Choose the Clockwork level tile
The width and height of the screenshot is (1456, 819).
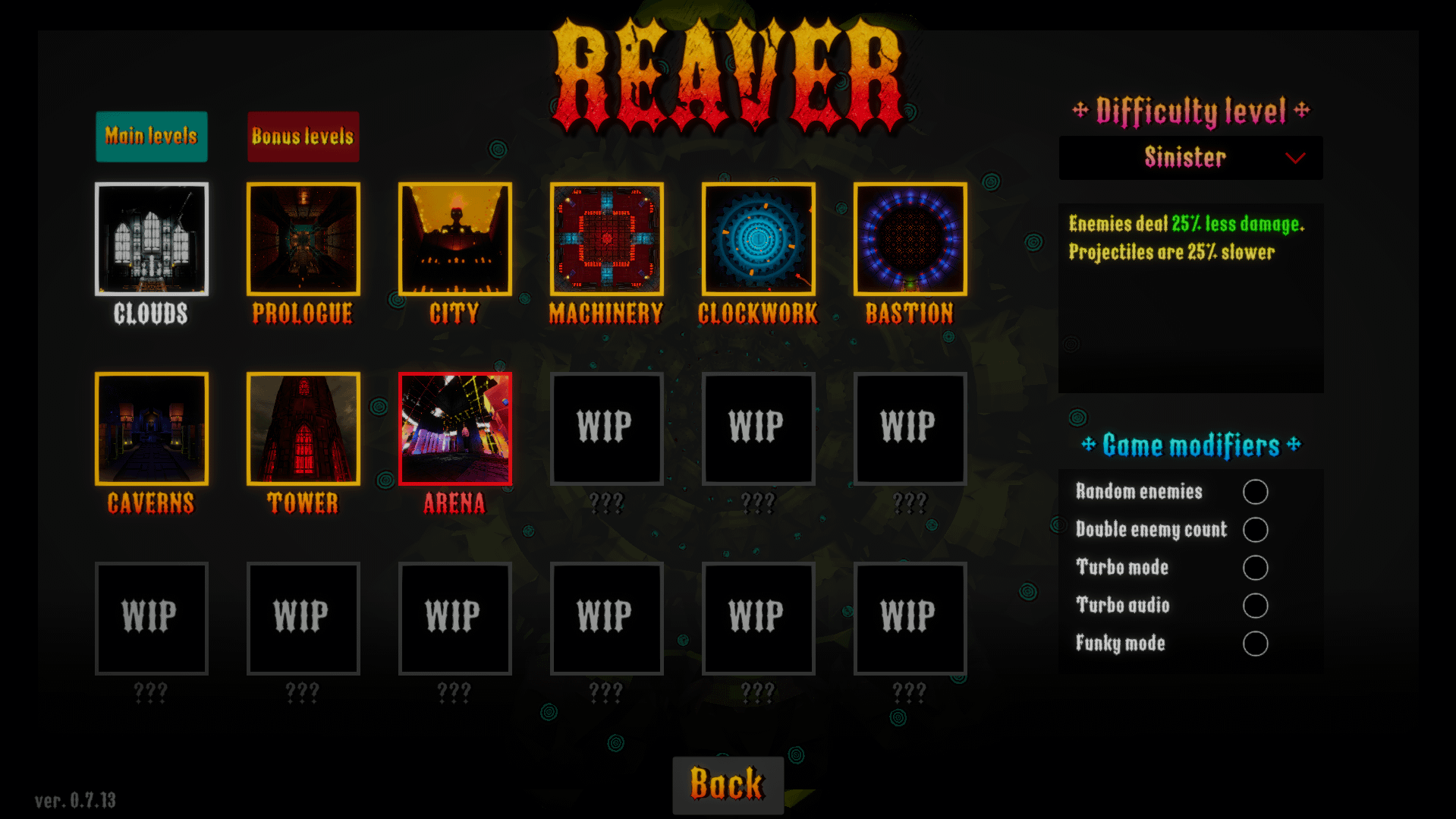(759, 239)
